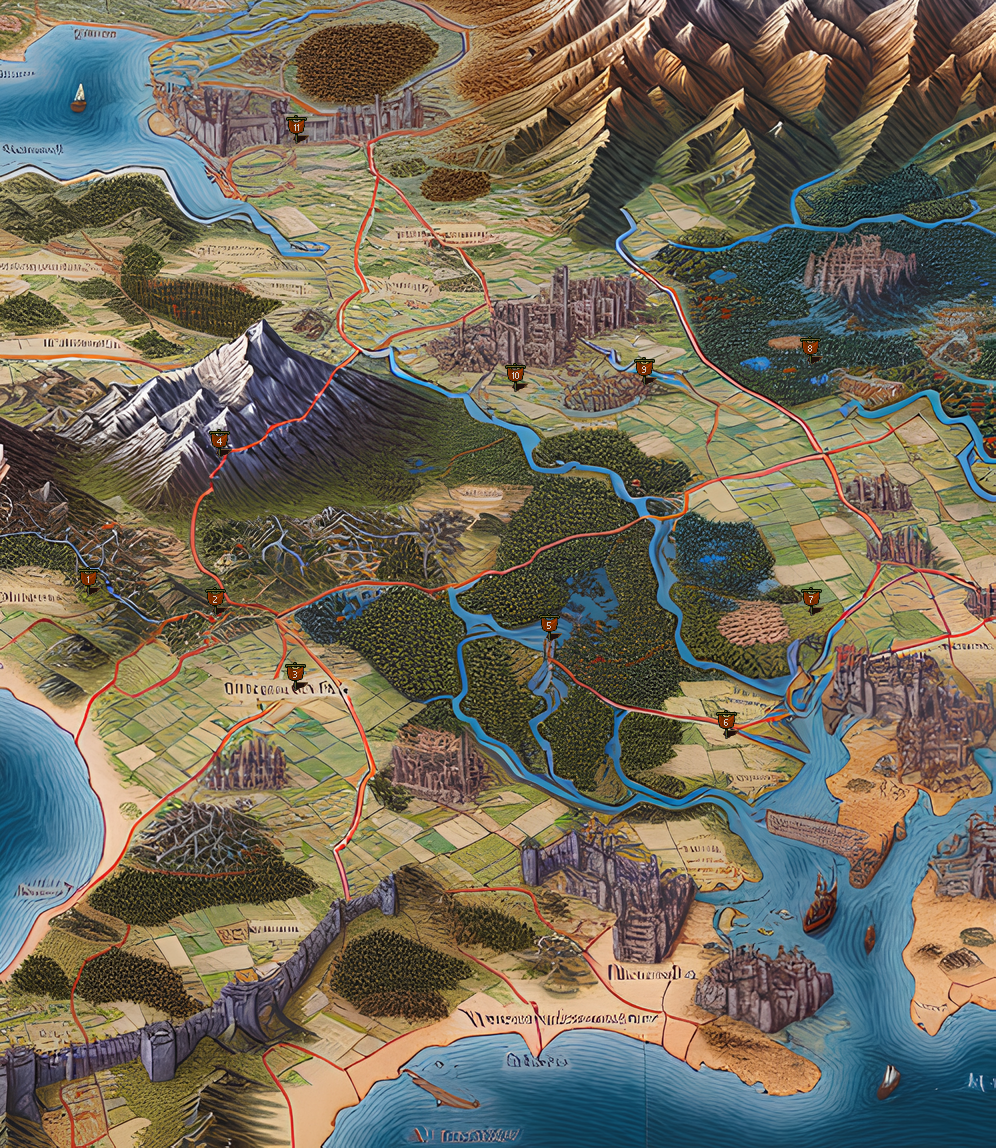Select the mountain marker numbered 4
Image resolution: width=996 pixels, height=1148 pixels.
pos(219,440)
